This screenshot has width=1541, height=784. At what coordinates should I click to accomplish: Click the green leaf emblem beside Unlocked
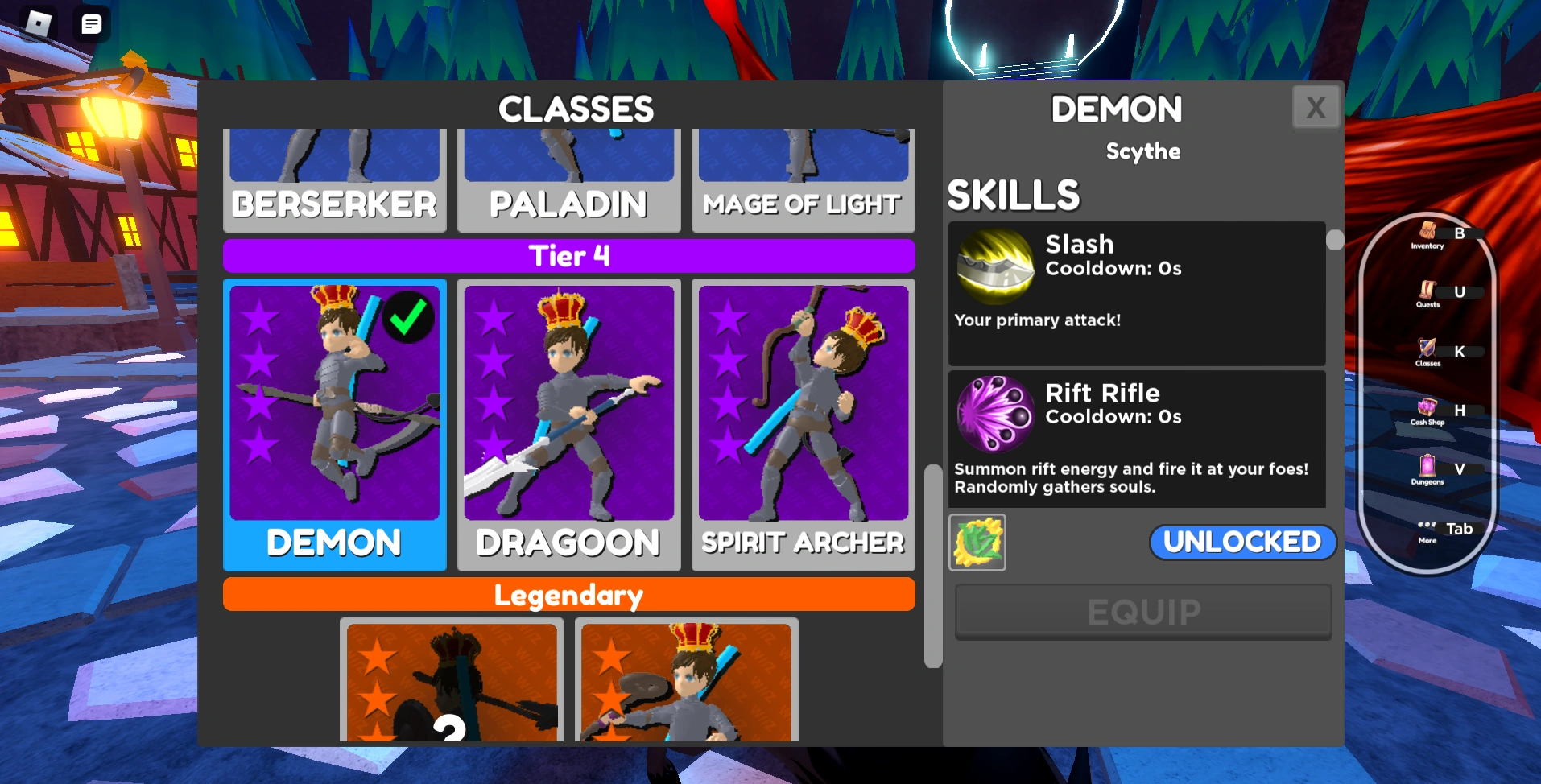tap(977, 542)
